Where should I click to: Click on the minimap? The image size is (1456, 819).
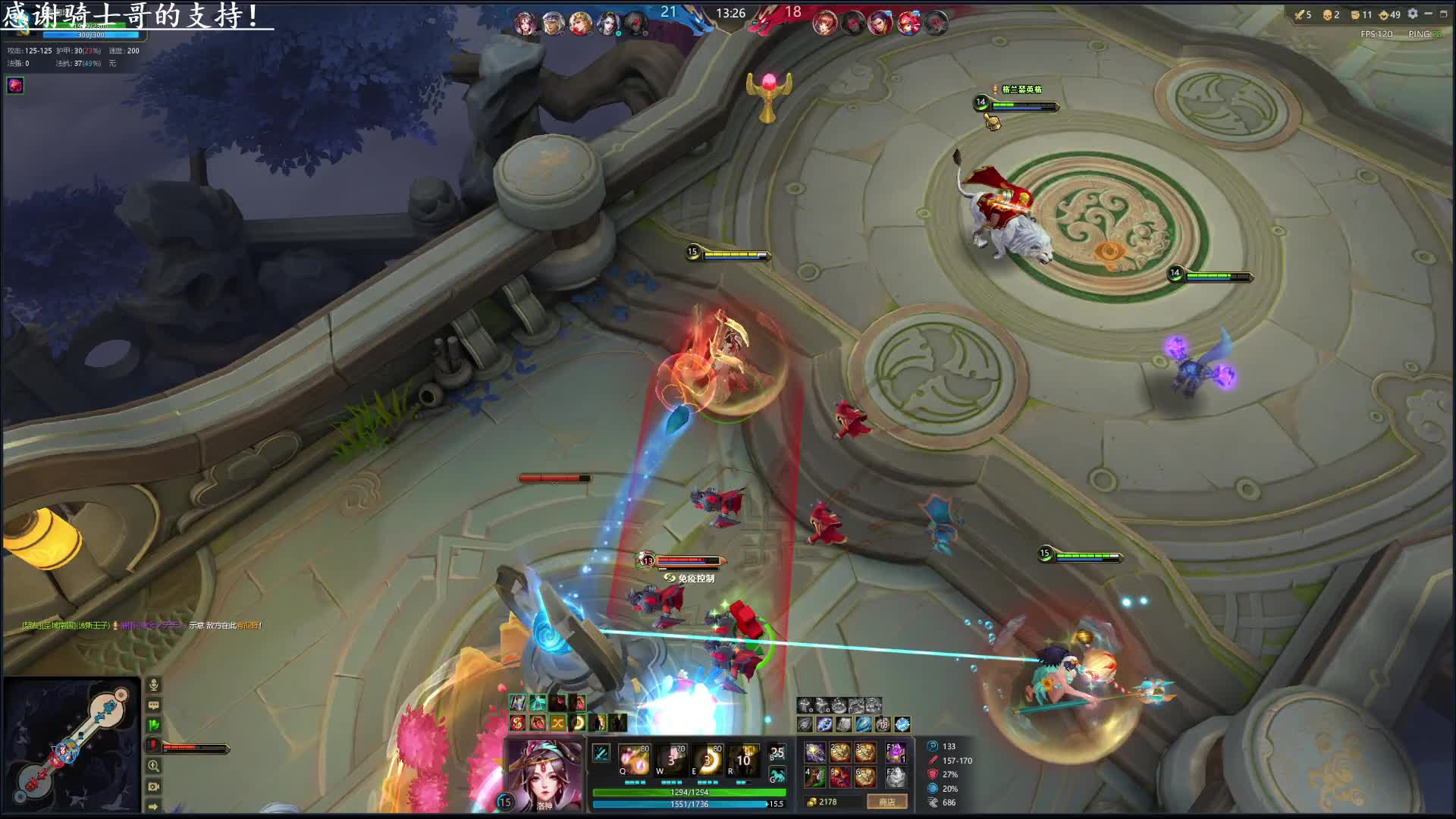point(71,745)
